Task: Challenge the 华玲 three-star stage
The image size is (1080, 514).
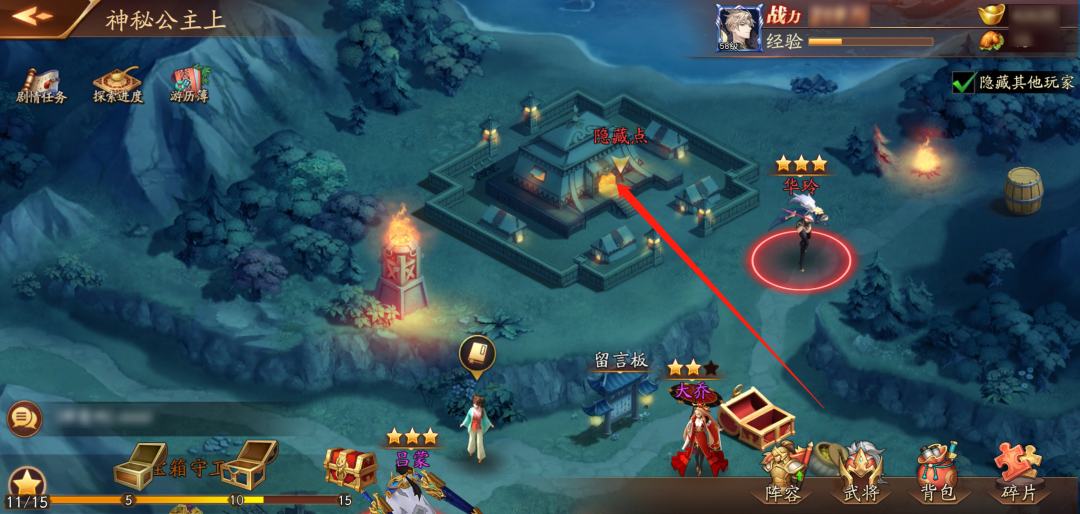Action: (x=801, y=240)
